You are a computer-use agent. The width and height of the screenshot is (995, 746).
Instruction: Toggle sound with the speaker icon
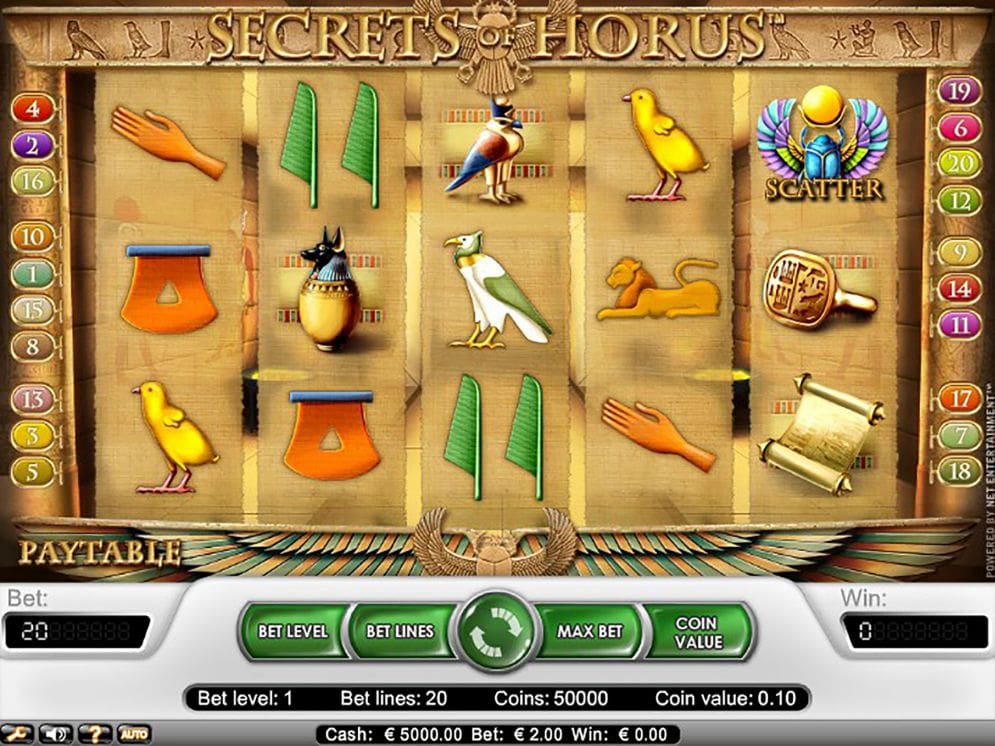(x=55, y=734)
